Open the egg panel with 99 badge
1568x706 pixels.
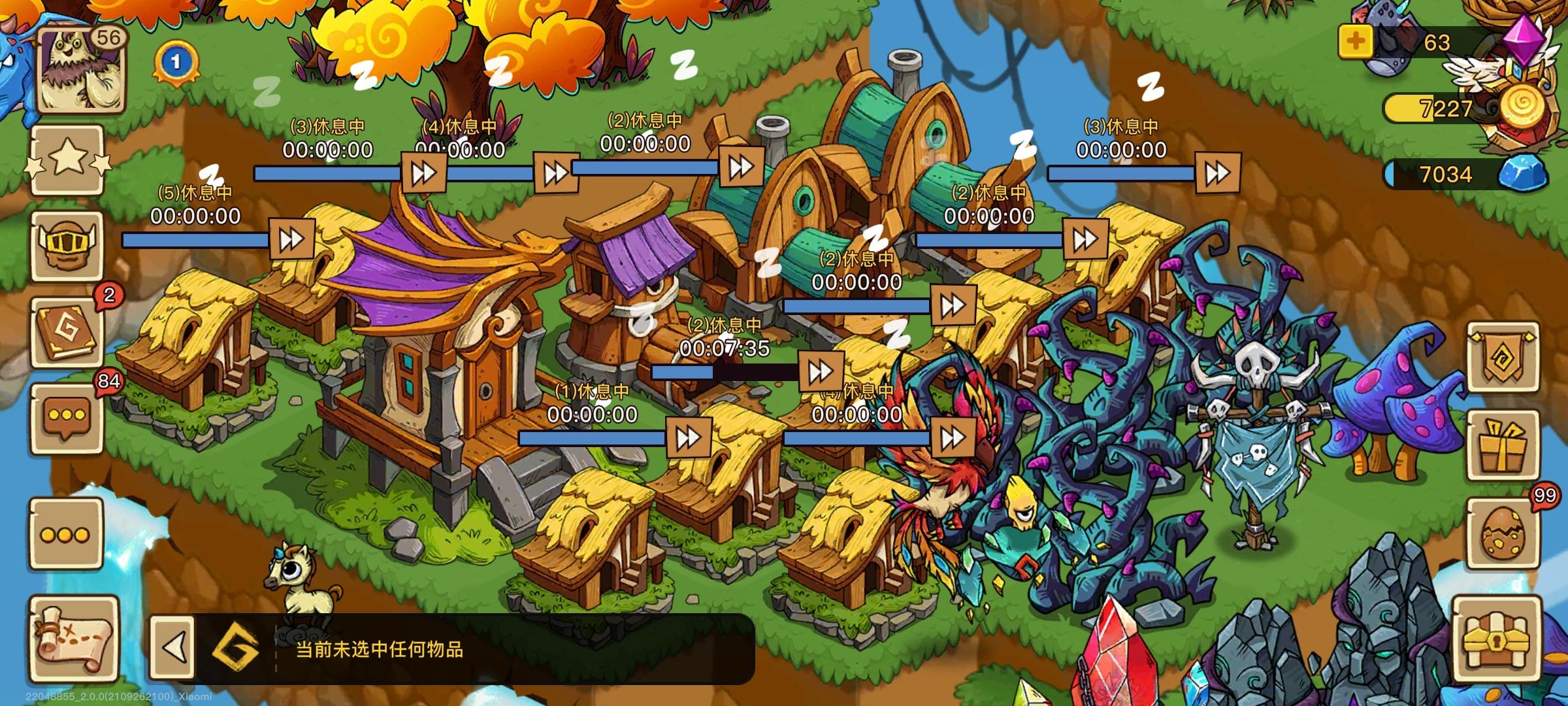pos(1503,533)
